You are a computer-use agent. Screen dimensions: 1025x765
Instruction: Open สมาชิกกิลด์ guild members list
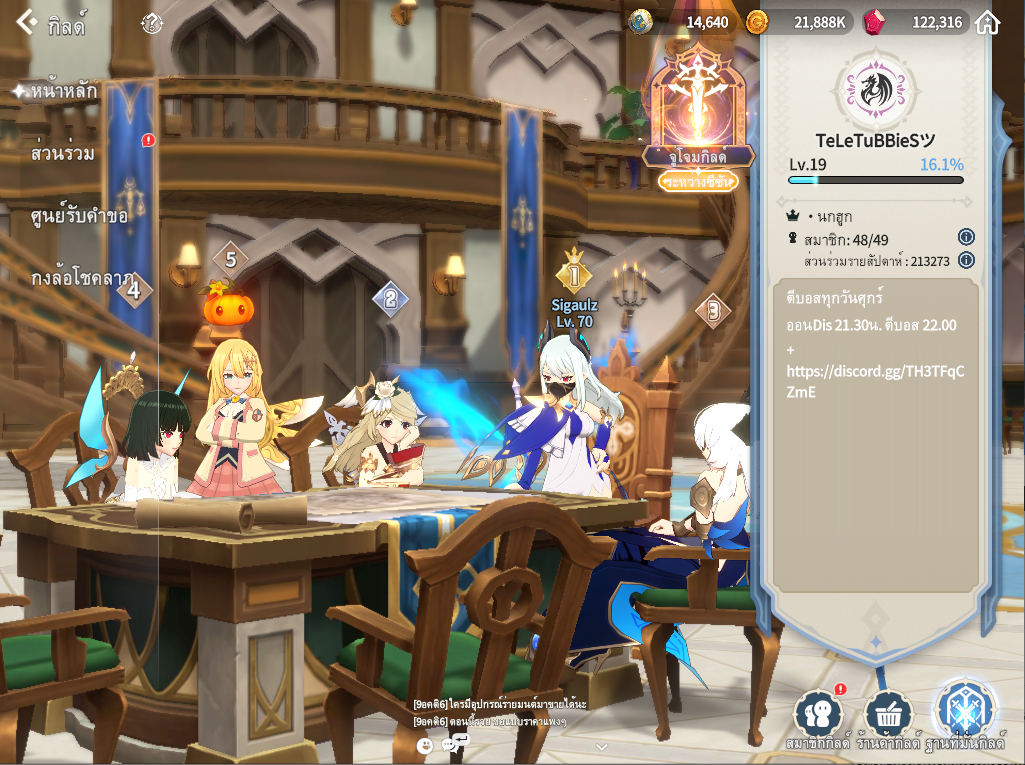pos(818,716)
